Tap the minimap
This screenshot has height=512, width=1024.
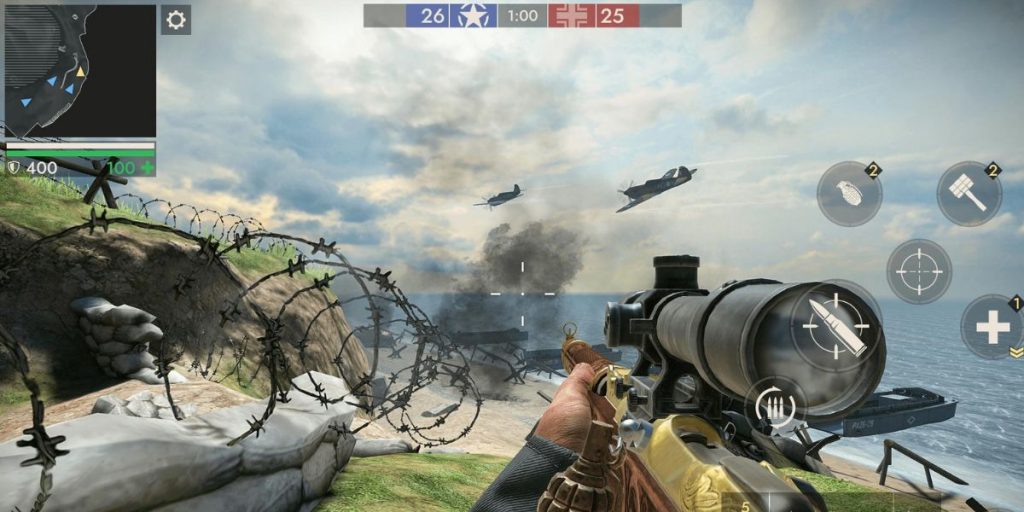(x=80, y=70)
